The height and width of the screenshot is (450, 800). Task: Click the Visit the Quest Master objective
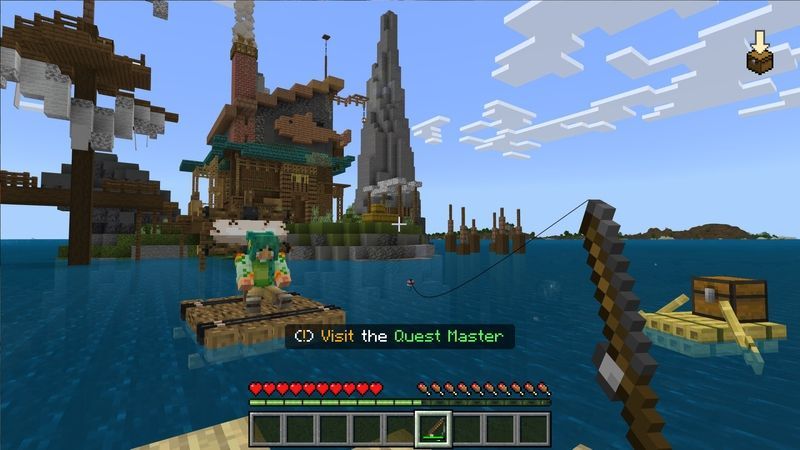(400, 336)
